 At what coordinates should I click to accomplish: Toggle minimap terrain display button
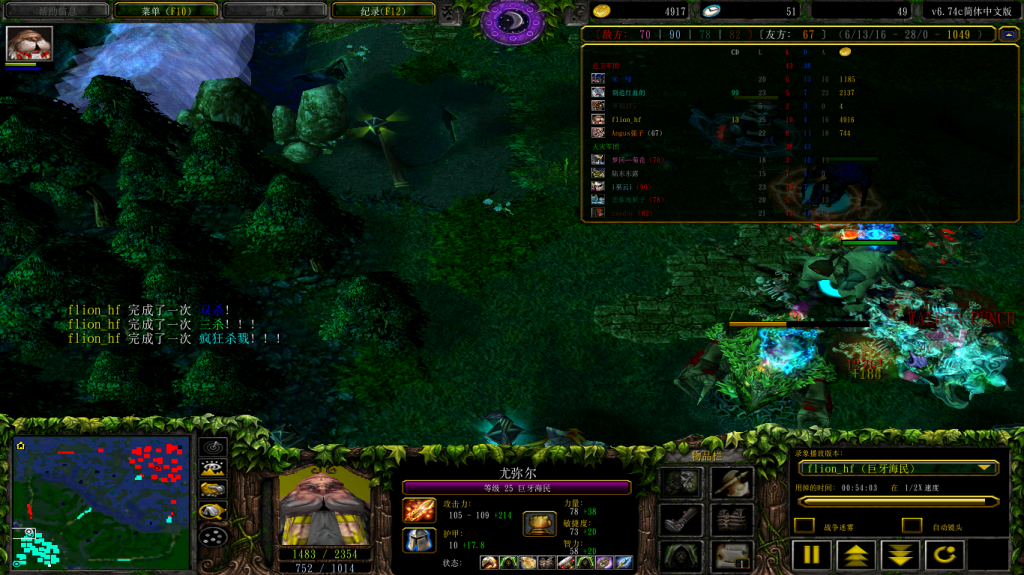213,468
